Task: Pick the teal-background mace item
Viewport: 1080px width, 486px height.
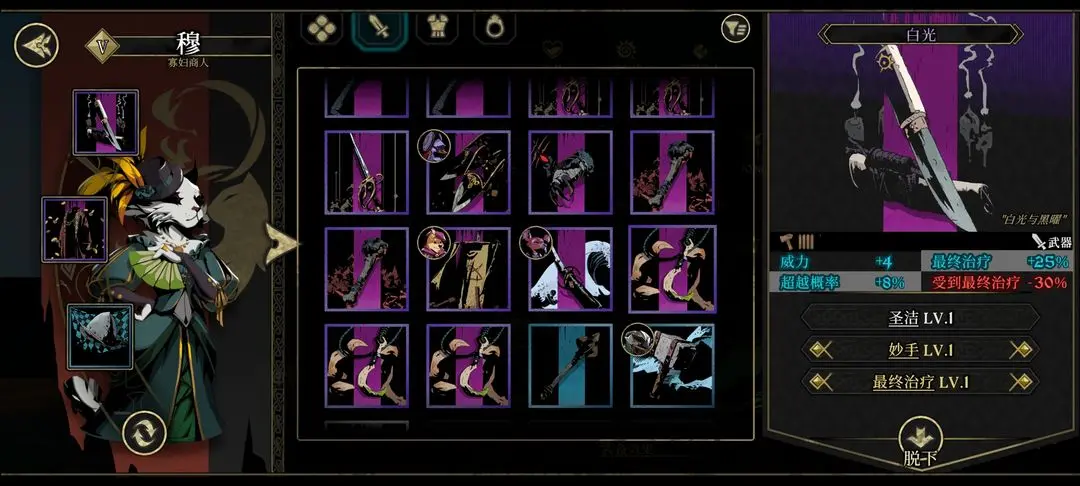Action: click(x=570, y=365)
